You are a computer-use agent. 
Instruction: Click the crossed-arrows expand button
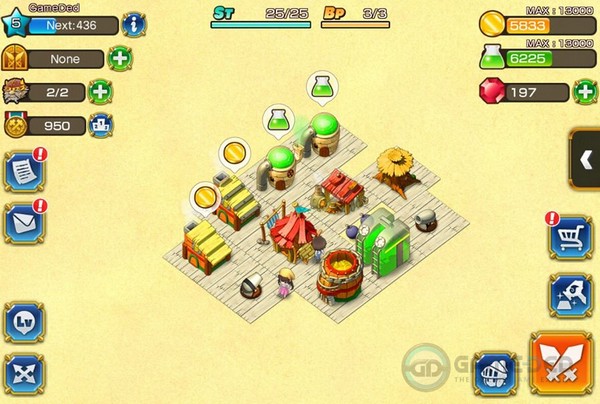(23, 371)
